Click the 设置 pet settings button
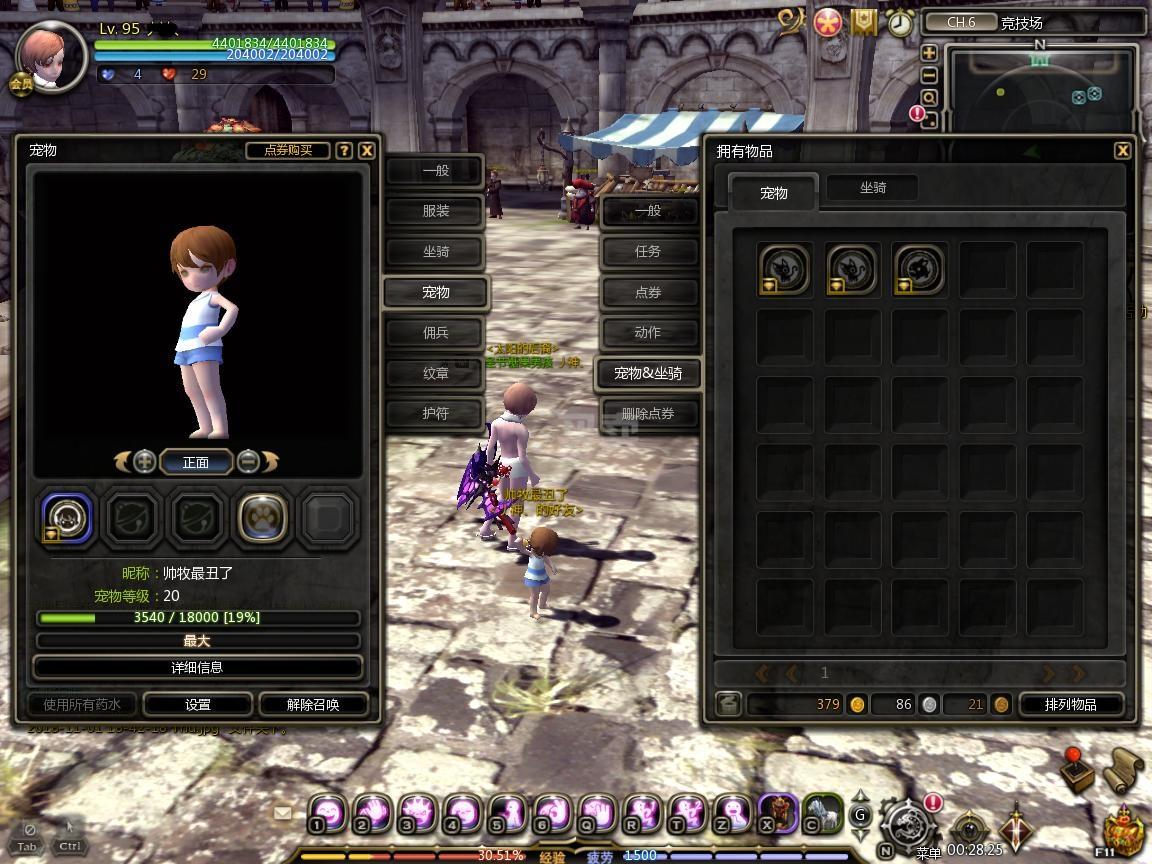Image resolution: width=1152 pixels, height=864 pixels. click(x=198, y=704)
